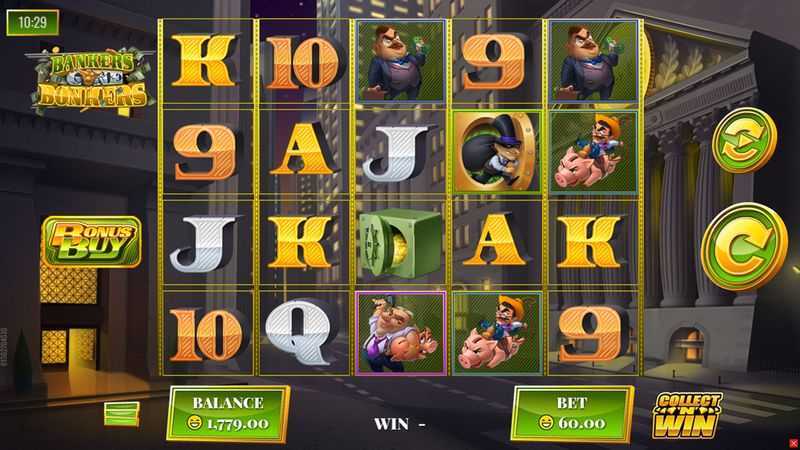Open the Bonus Buy feature
Image resolution: width=800 pixels, height=450 pixels.
pyautogui.click(x=90, y=241)
